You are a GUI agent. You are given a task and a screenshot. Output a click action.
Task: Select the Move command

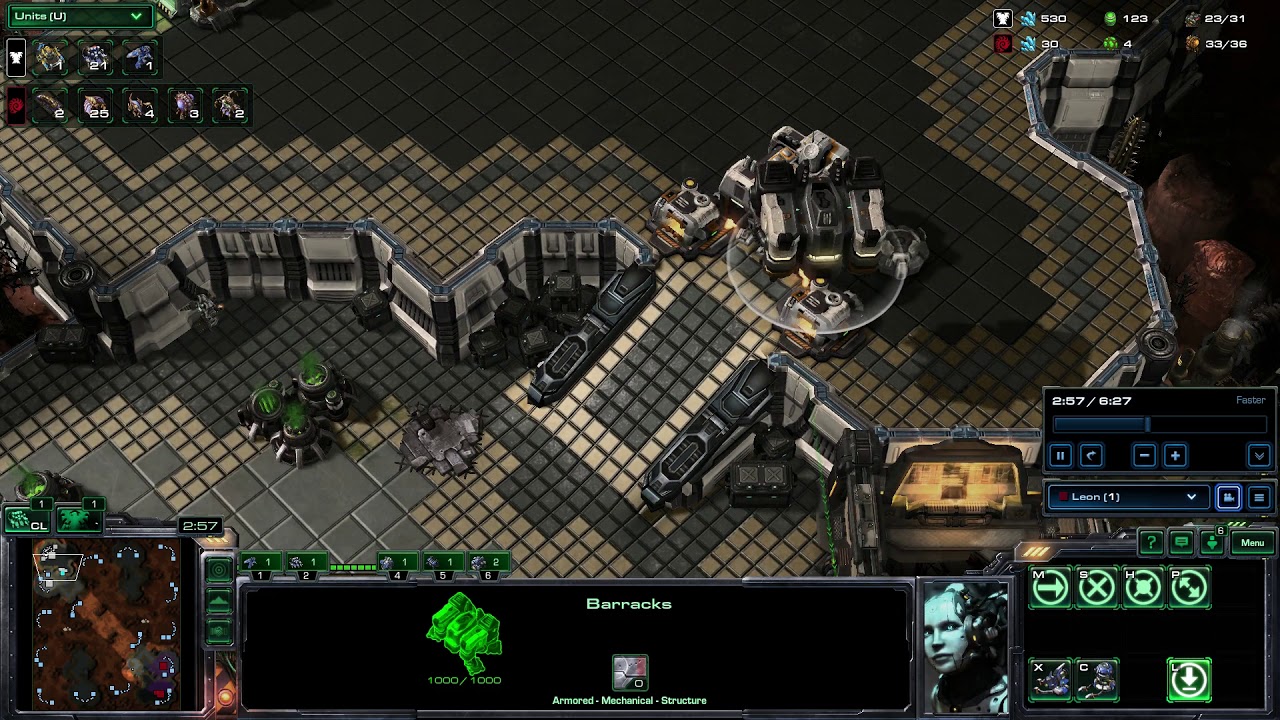click(x=1050, y=588)
